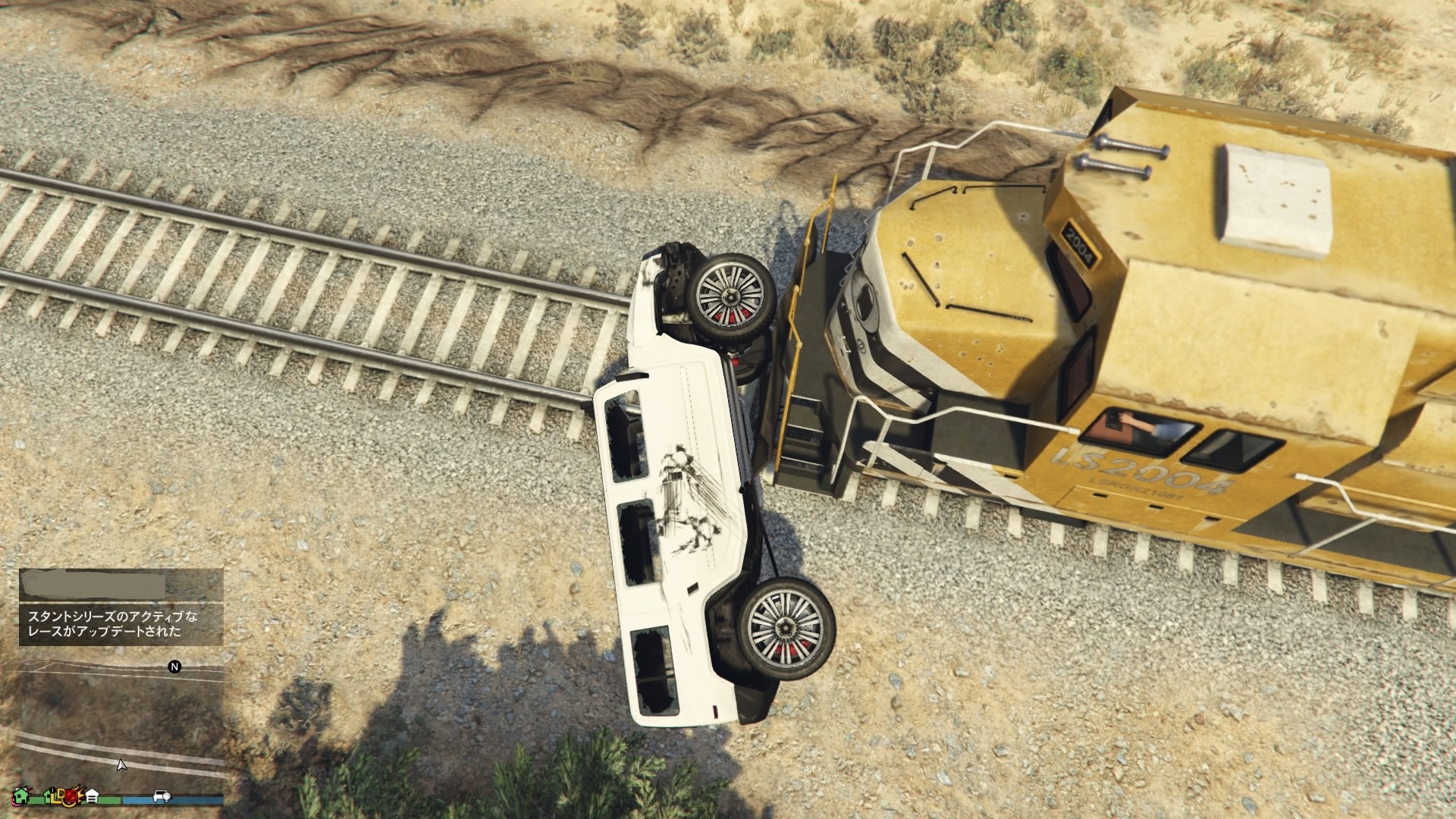Click the minimap in the corner

121,720
